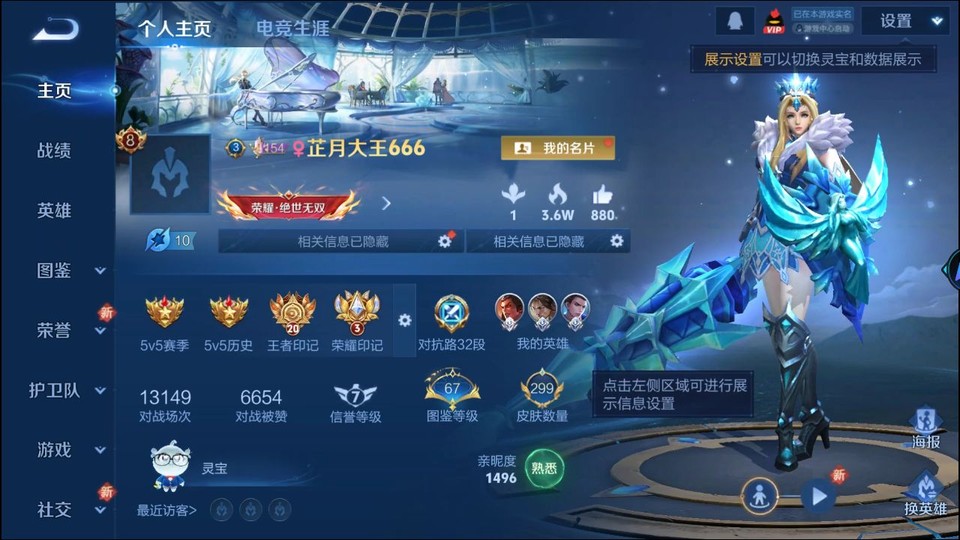
Task: Select the 灵宝 pet avatar
Action: pos(171,466)
